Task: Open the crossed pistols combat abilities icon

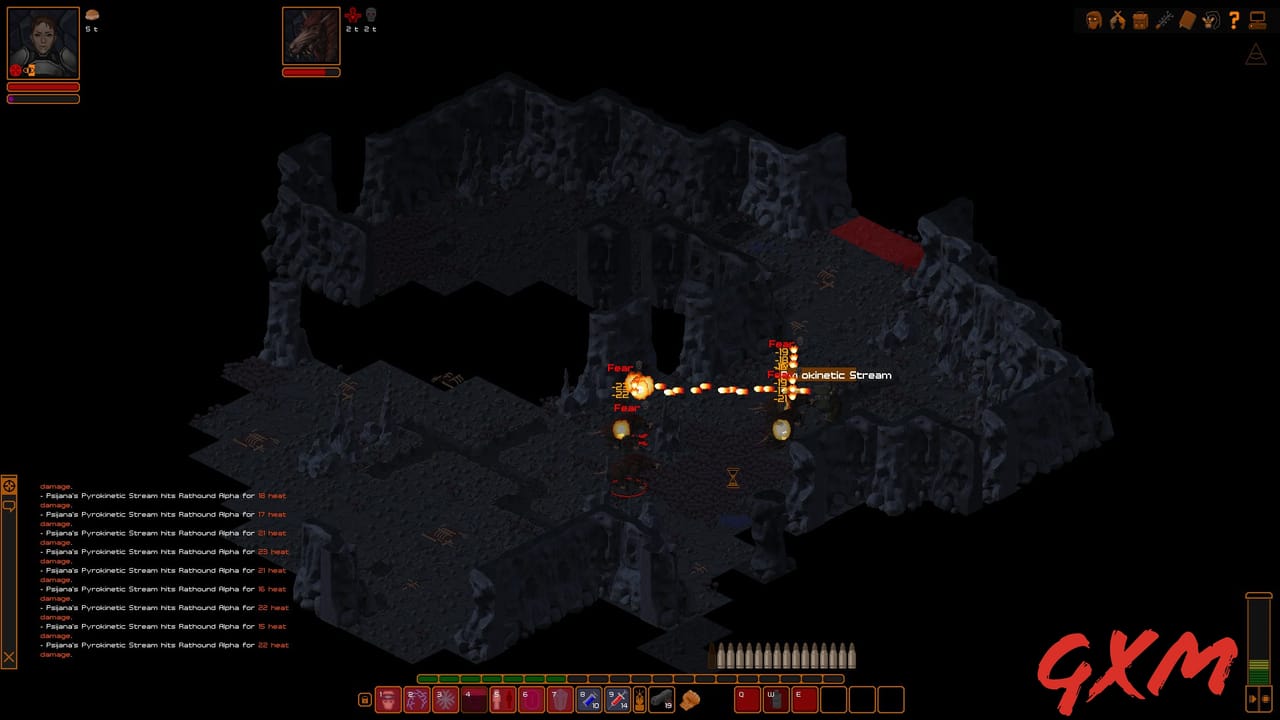Action: point(1117,18)
